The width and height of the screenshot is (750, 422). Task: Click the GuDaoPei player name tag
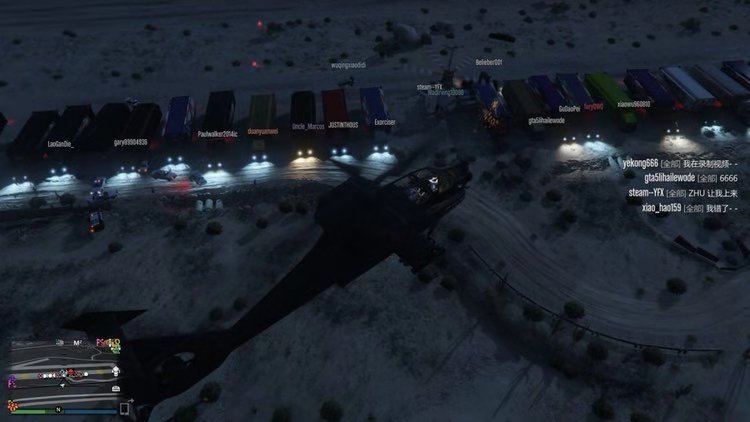[x=570, y=107]
